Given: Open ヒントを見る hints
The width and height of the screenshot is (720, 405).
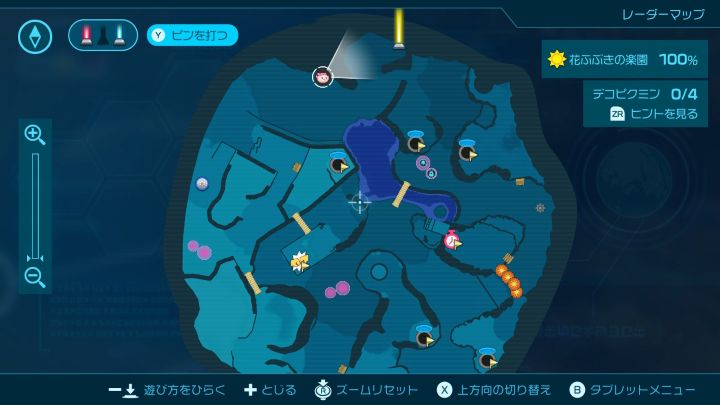Looking at the screenshot, I should click(x=654, y=114).
